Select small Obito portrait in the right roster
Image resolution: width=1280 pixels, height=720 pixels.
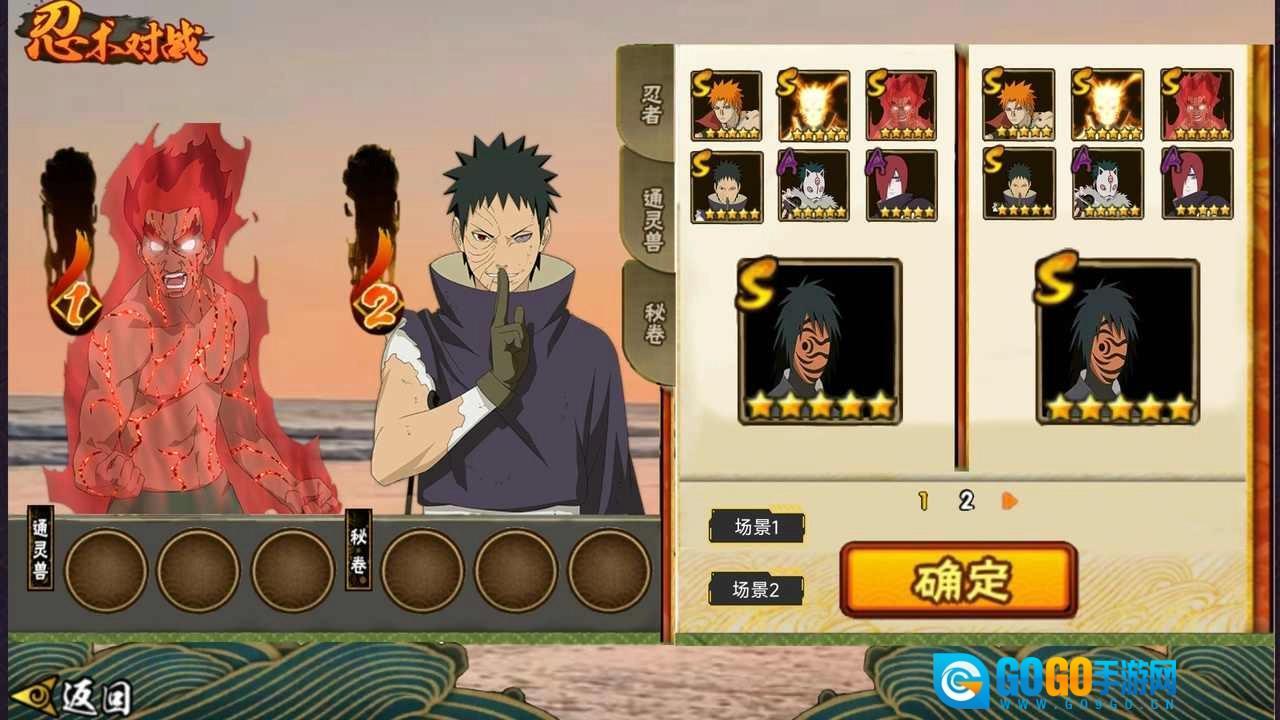click(1019, 184)
